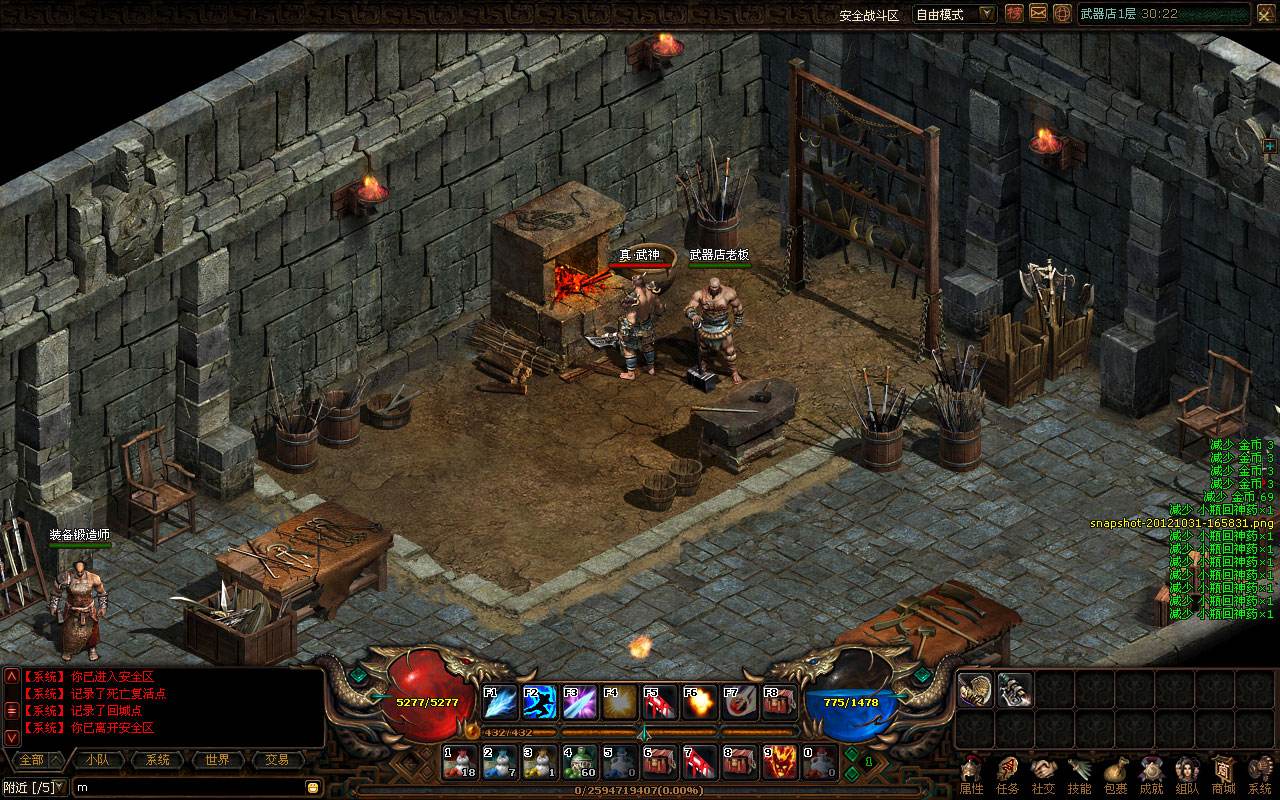
Task: Switch chat to the 全部 tab
Action: click(x=32, y=760)
